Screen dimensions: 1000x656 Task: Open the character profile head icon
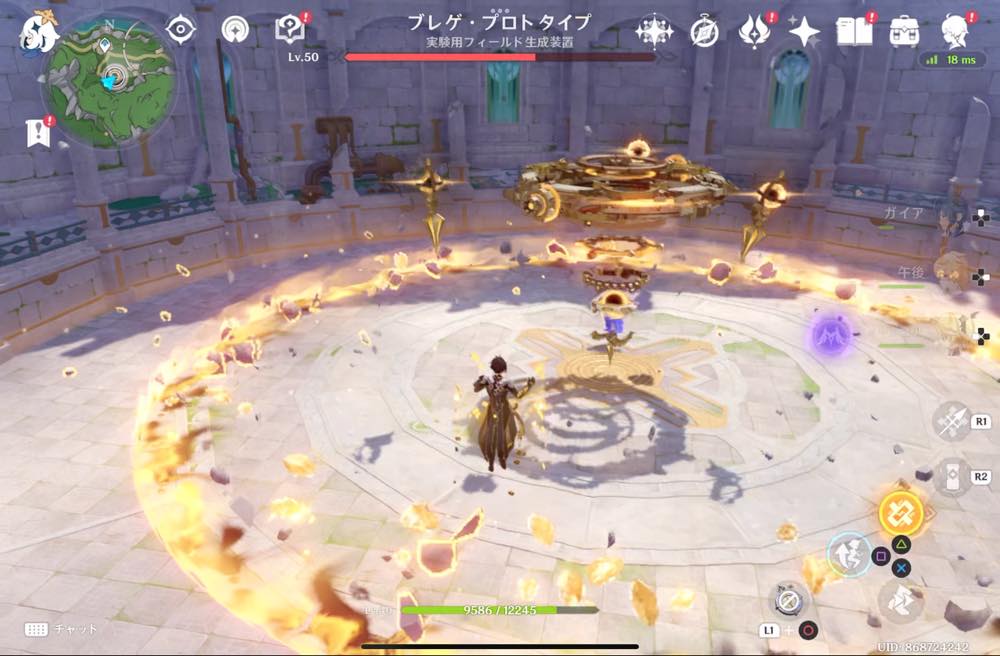tap(954, 30)
